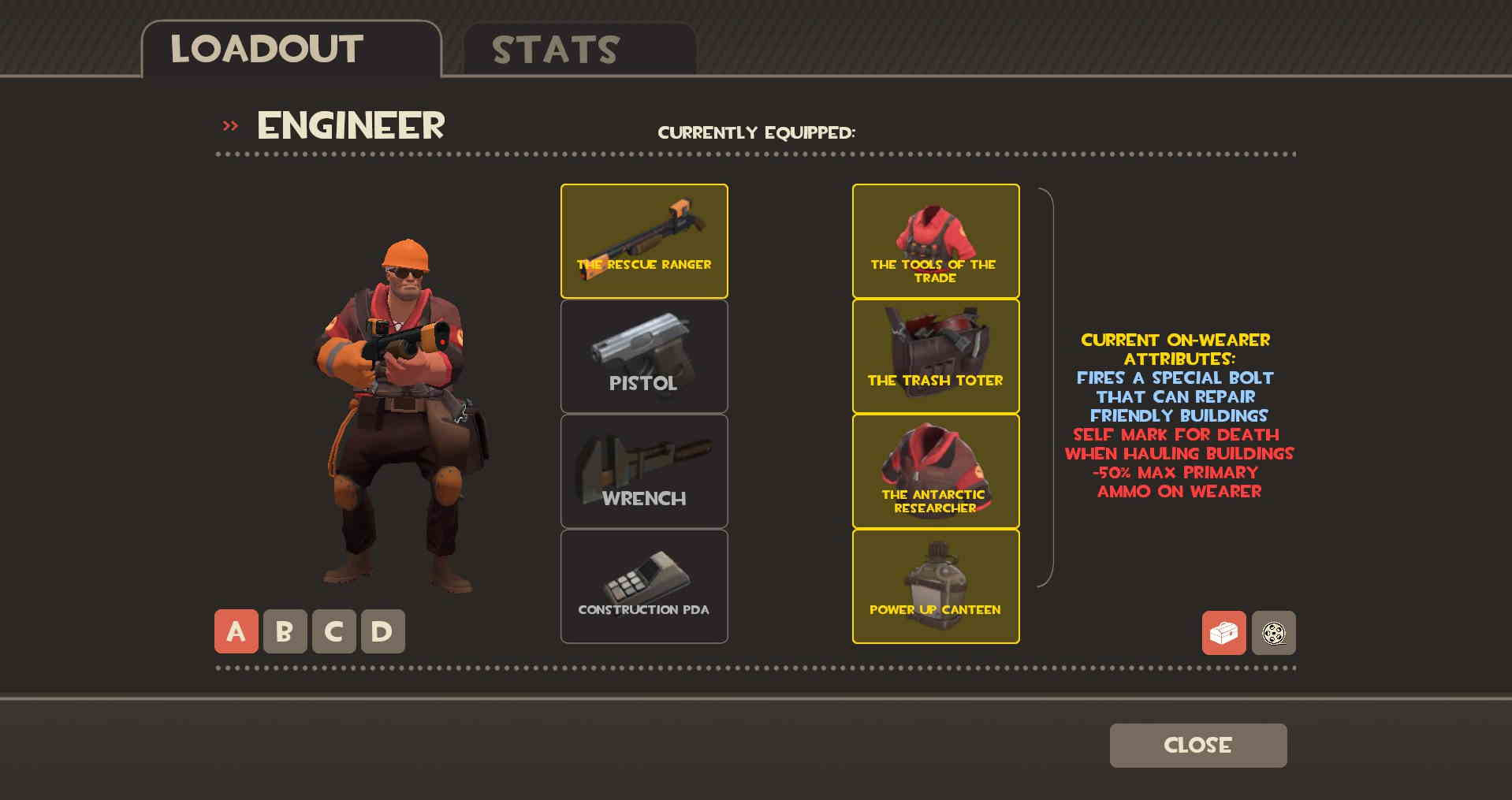Enable loadout preset D
The height and width of the screenshot is (800, 1512).
[x=382, y=631]
